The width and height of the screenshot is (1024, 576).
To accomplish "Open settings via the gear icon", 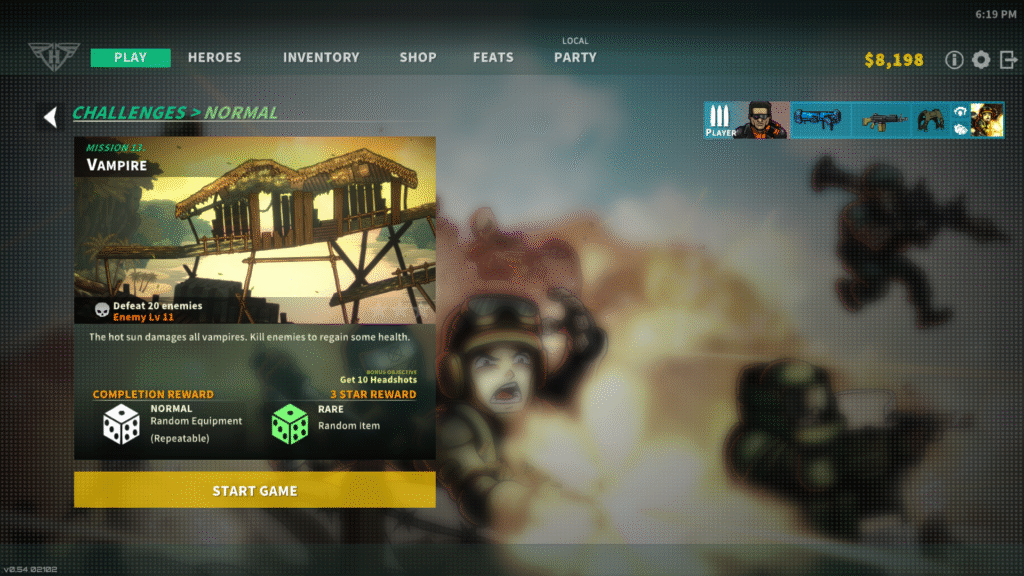I will (x=981, y=60).
